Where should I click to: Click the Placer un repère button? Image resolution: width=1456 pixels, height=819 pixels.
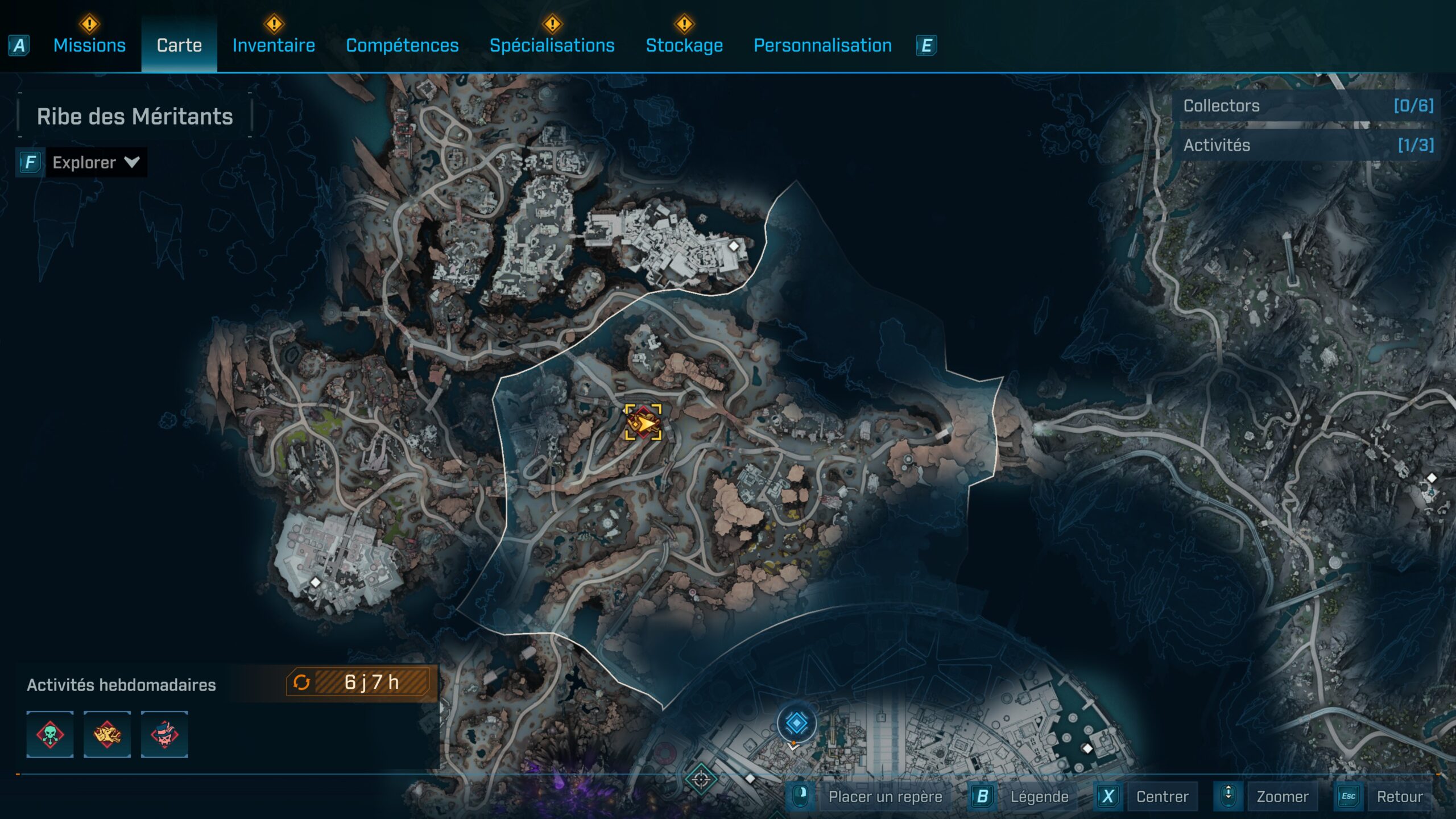pyautogui.click(x=885, y=797)
